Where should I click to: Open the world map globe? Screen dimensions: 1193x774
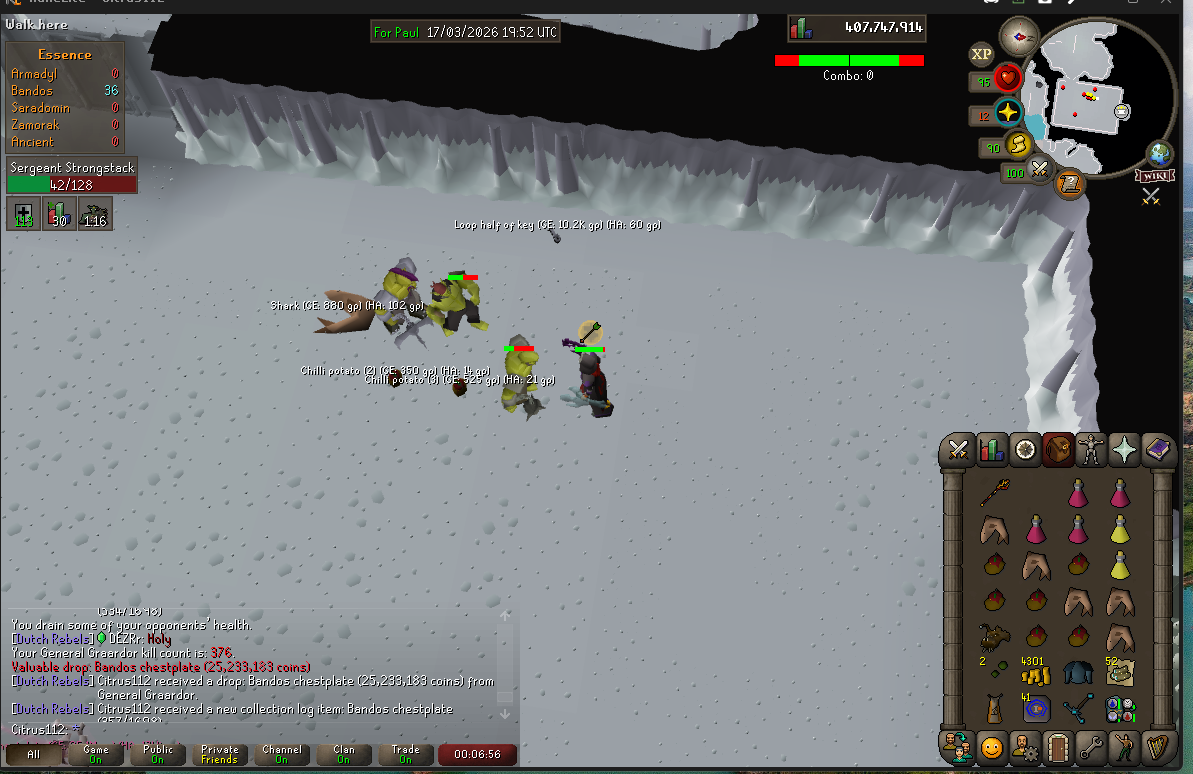click(x=1161, y=154)
